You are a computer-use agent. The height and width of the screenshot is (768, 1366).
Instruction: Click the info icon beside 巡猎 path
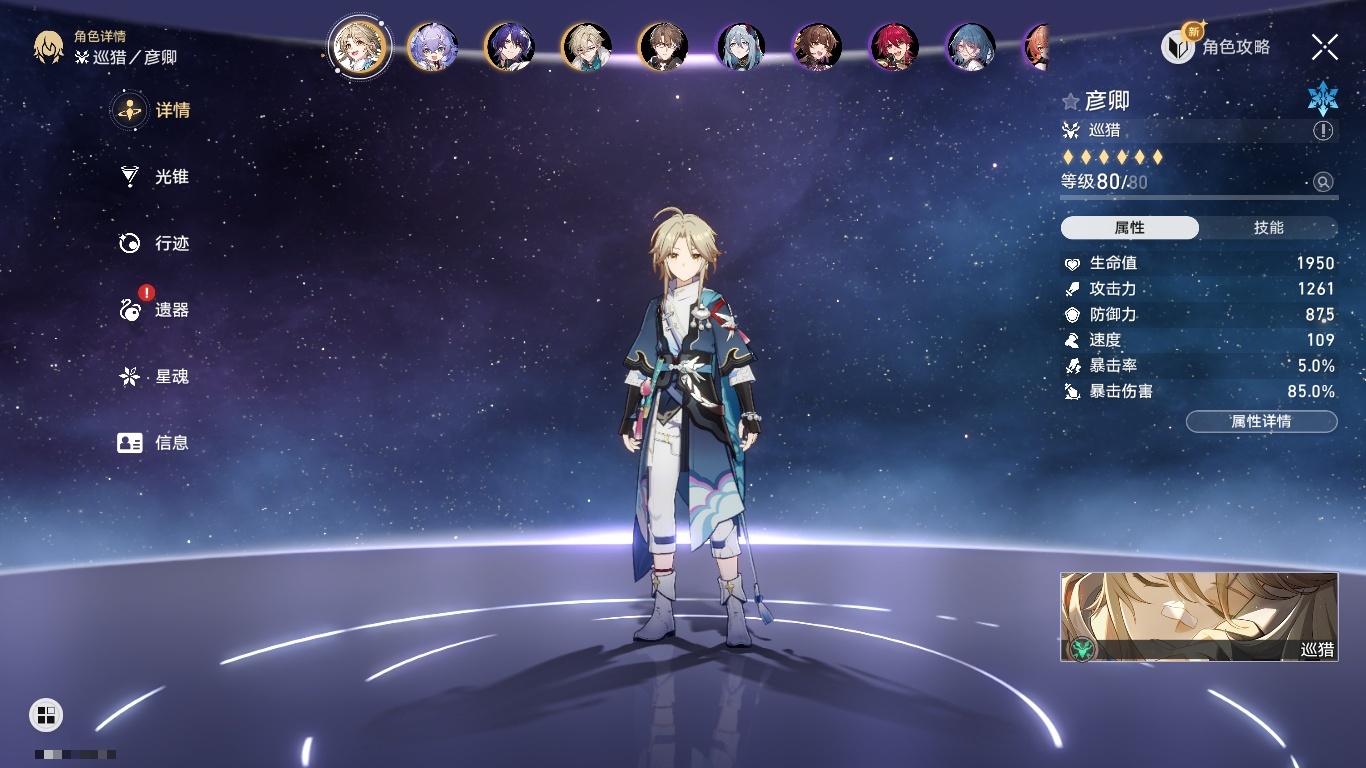tap(1323, 131)
